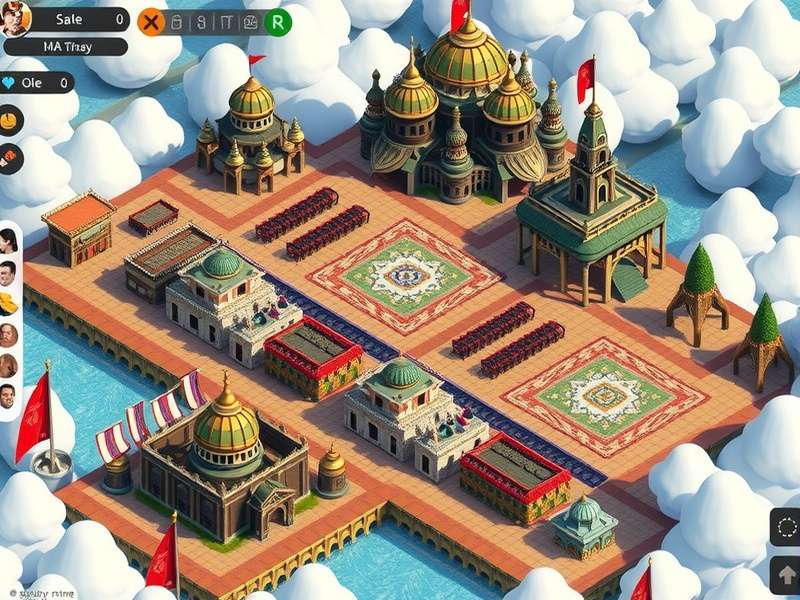
Task: Click the MA Tīray name bar
Action: pos(66,46)
